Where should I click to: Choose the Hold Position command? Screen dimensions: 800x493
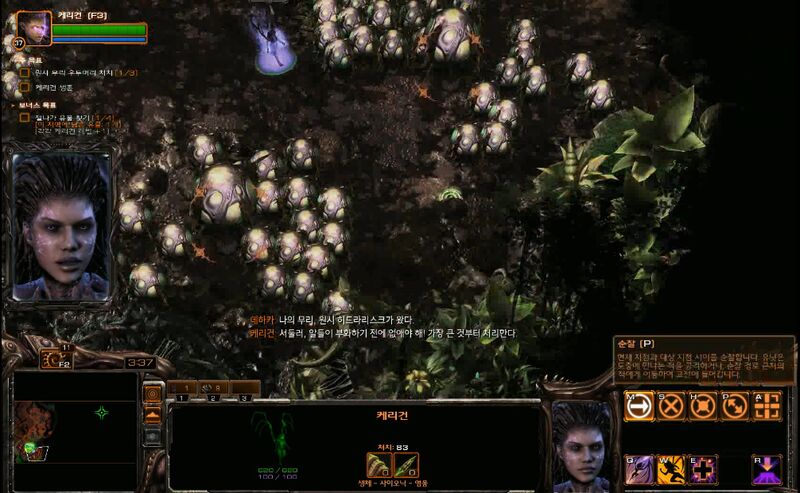tap(703, 404)
